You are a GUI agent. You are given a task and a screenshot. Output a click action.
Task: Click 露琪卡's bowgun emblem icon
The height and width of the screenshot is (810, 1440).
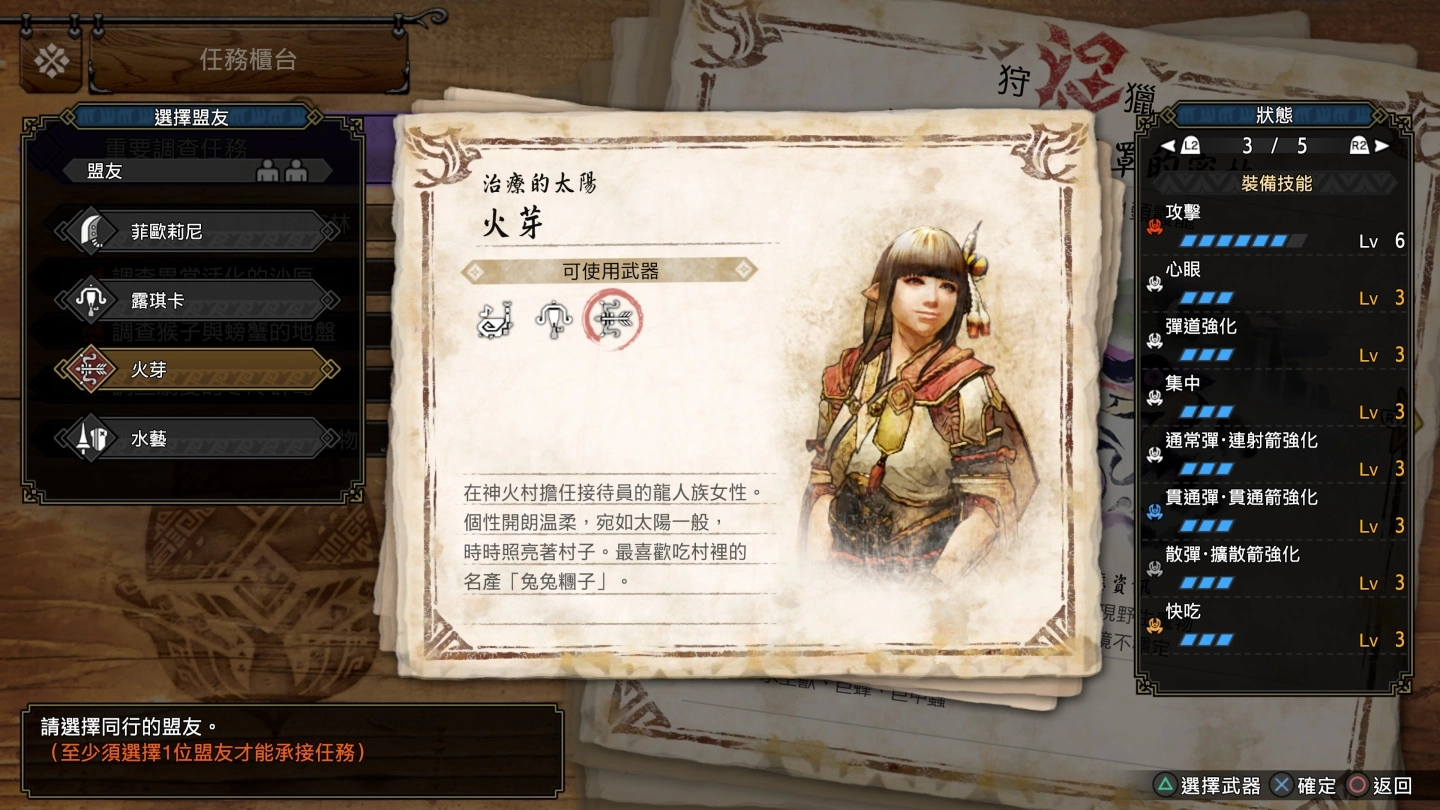click(90, 299)
